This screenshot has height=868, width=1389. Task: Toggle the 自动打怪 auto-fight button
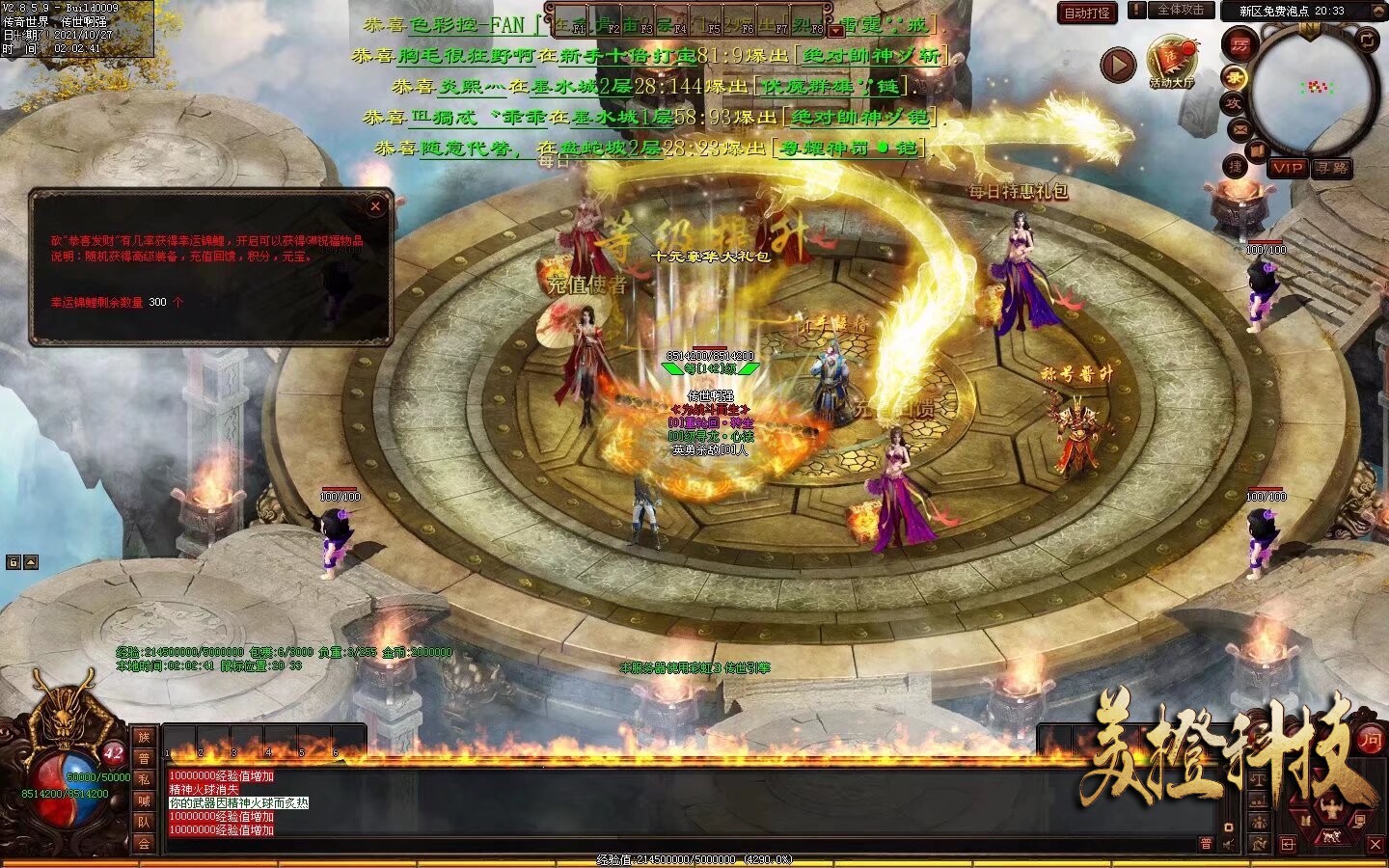[1087, 13]
